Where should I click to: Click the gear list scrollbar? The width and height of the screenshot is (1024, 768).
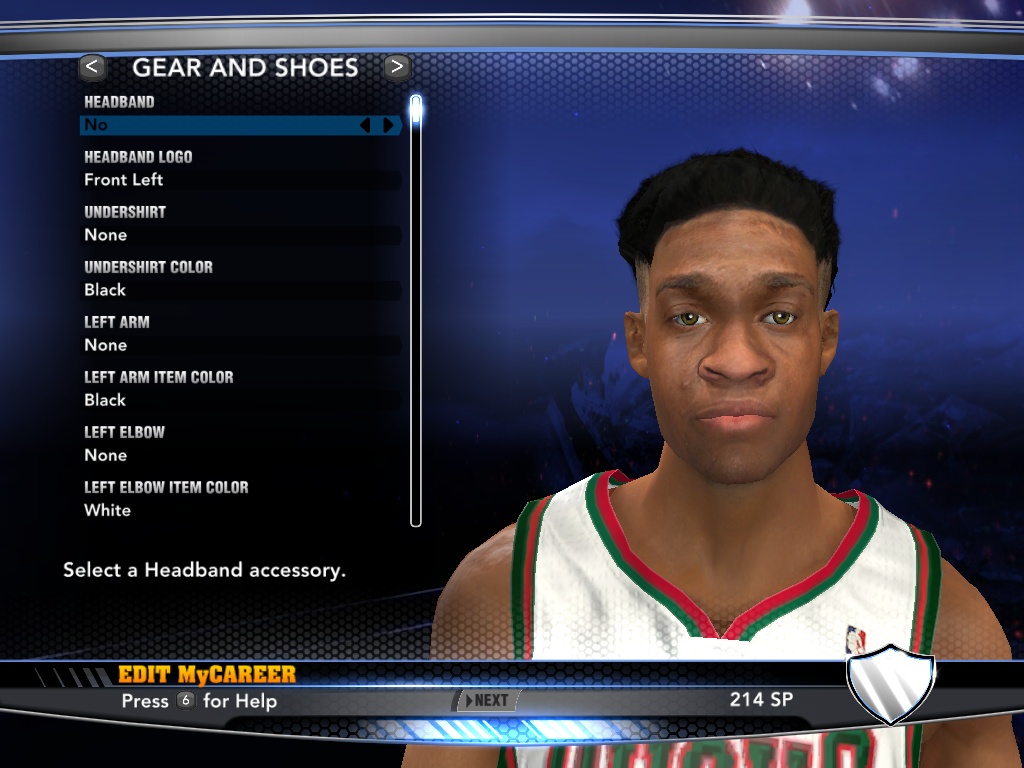coord(416,310)
